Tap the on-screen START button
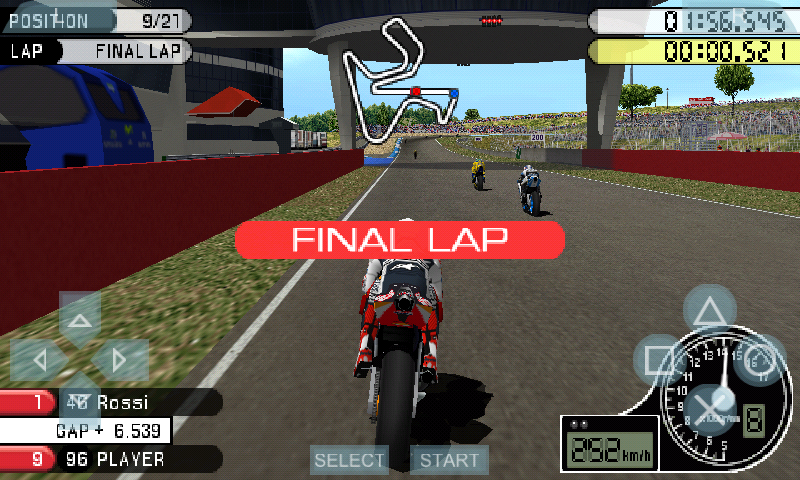The width and height of the screenshot is (800, 480). (x=449, y=460)
